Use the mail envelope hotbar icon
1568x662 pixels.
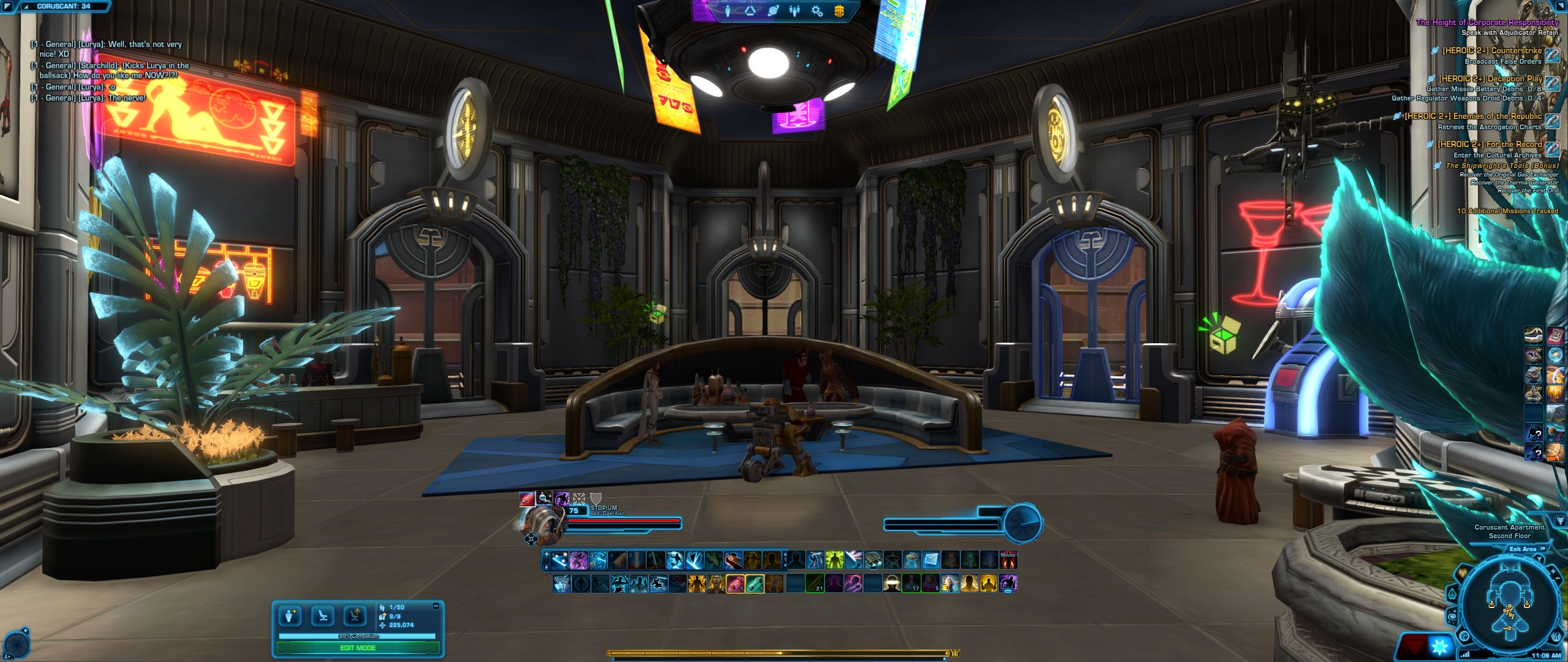pos(930,560)
